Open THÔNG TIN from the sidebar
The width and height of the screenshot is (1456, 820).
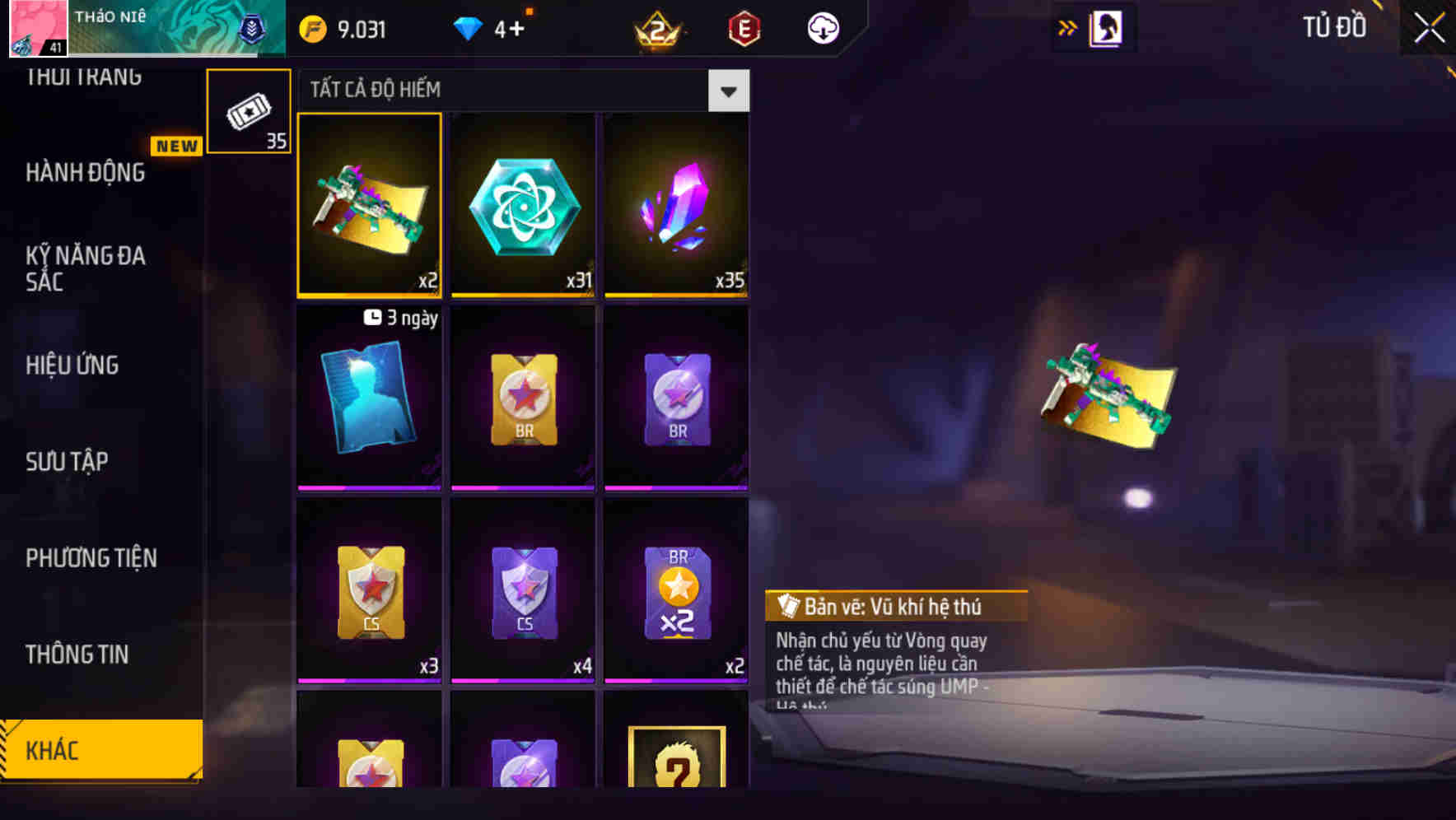click(x=77, y=655)
